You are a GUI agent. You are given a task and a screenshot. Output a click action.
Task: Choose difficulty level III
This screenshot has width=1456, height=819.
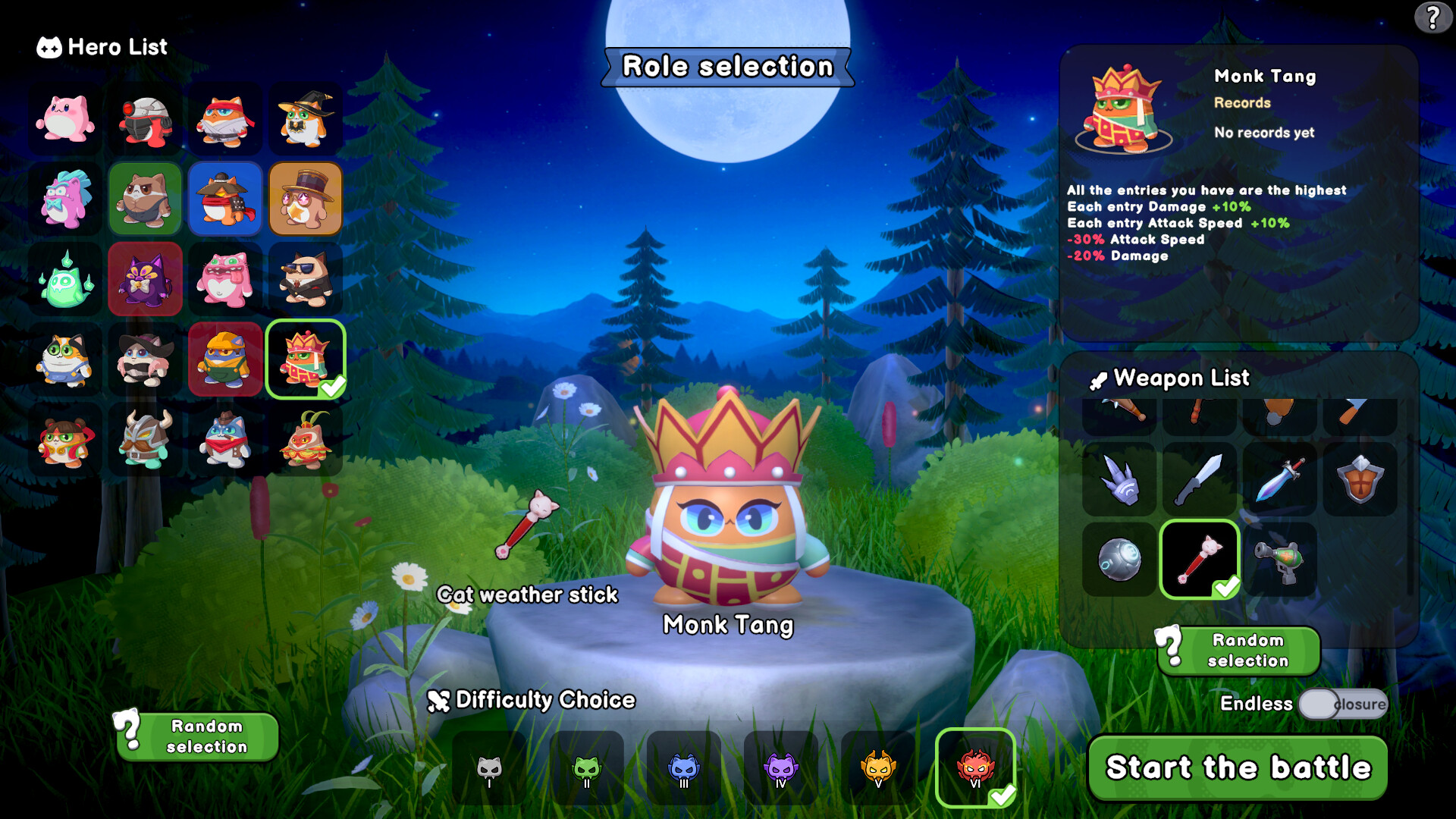[x=683, y=768]
